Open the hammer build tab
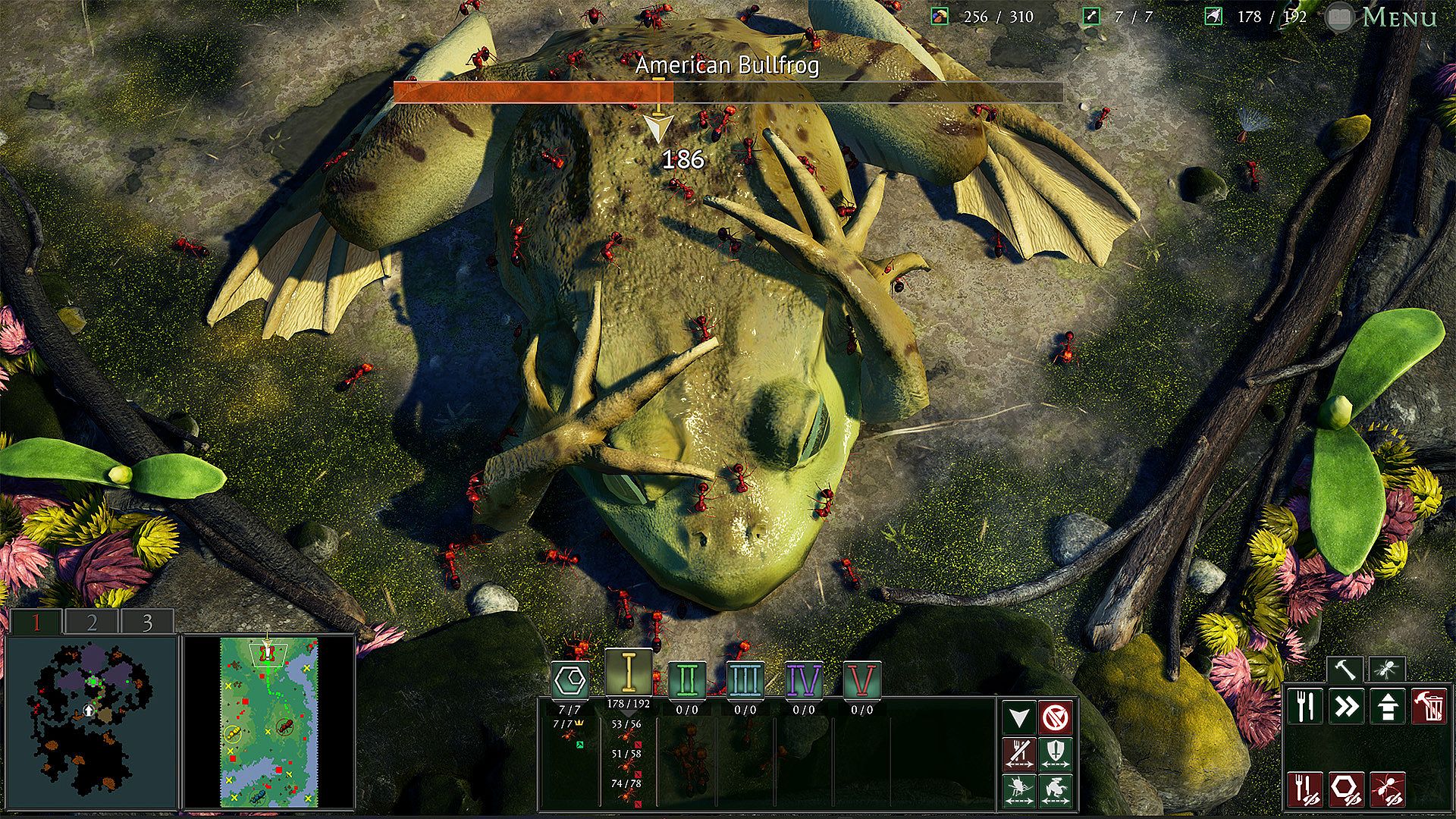1456x819 pixels. click(1345, 670)
